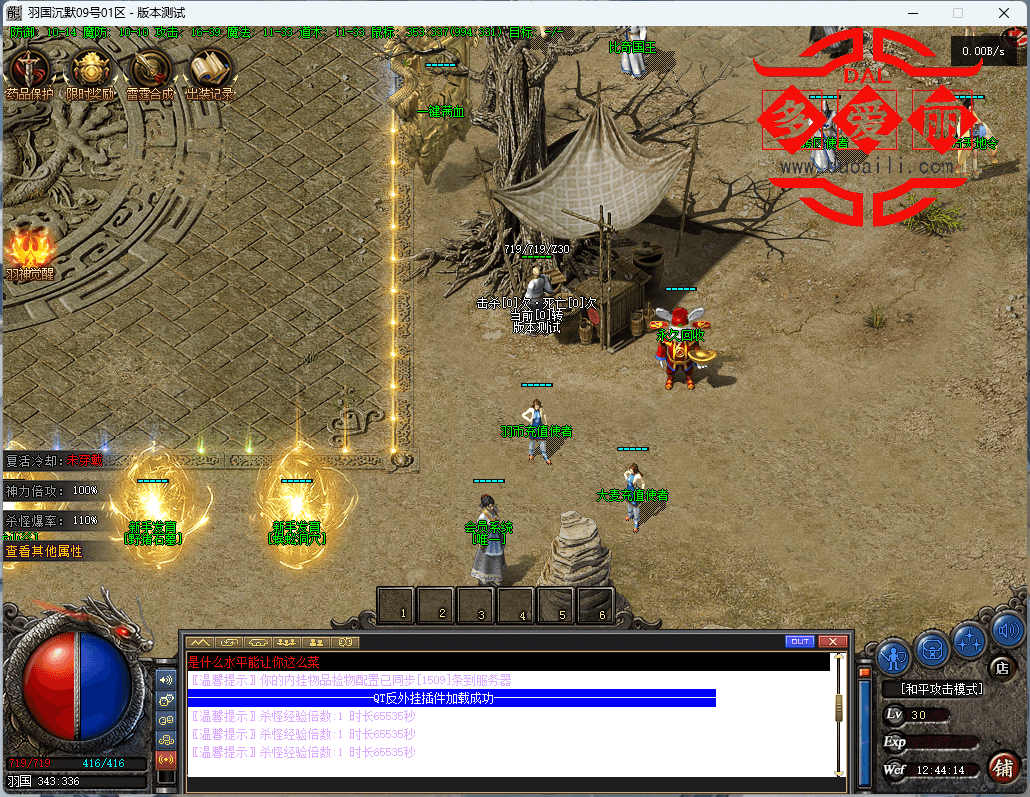1030x797 pixels.
Task: Activate the 羽神觉醒 flame icon
Action: 29,250
